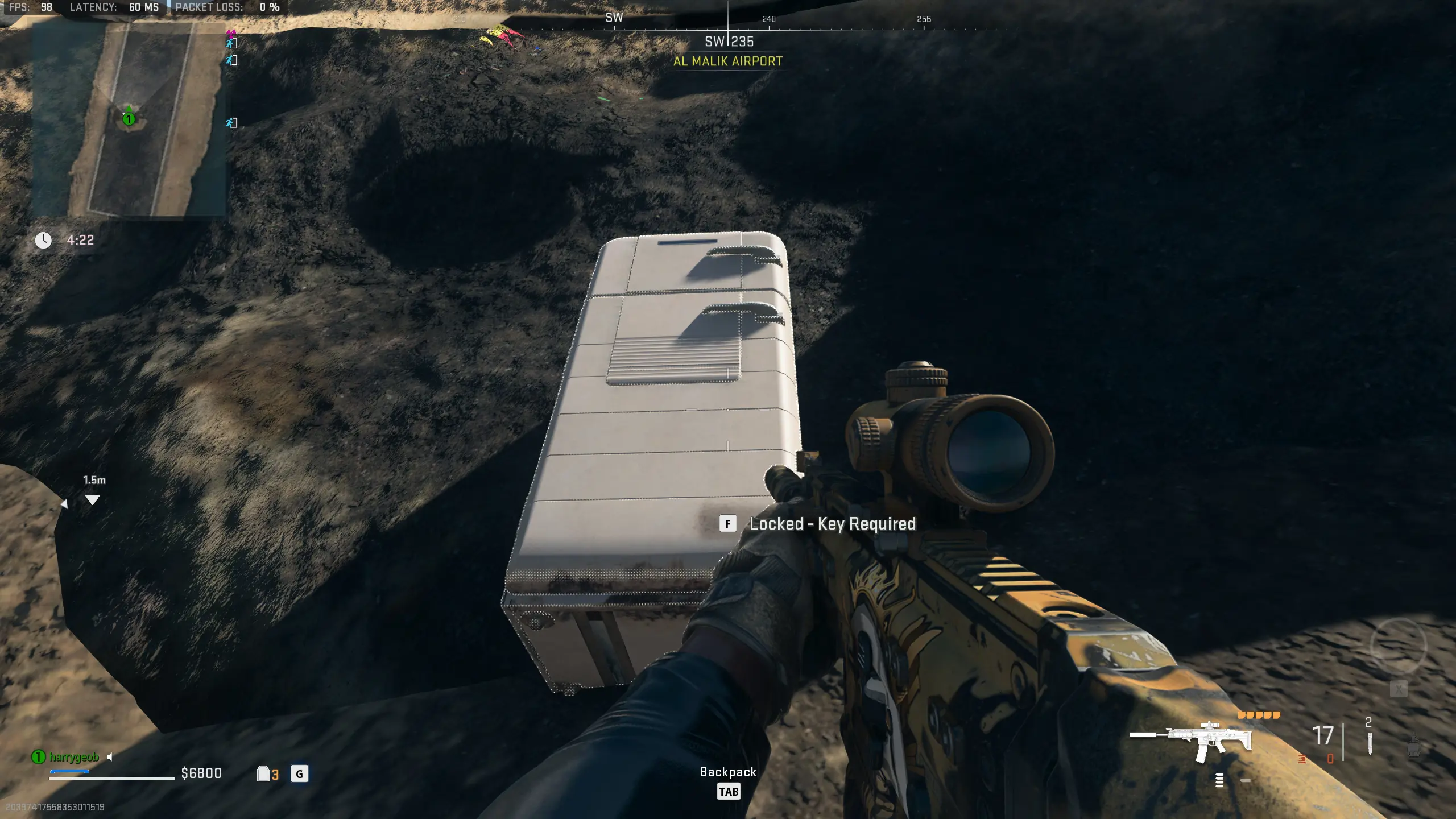Click the clock icon beside the 4:22 timer

pos(44,240)
